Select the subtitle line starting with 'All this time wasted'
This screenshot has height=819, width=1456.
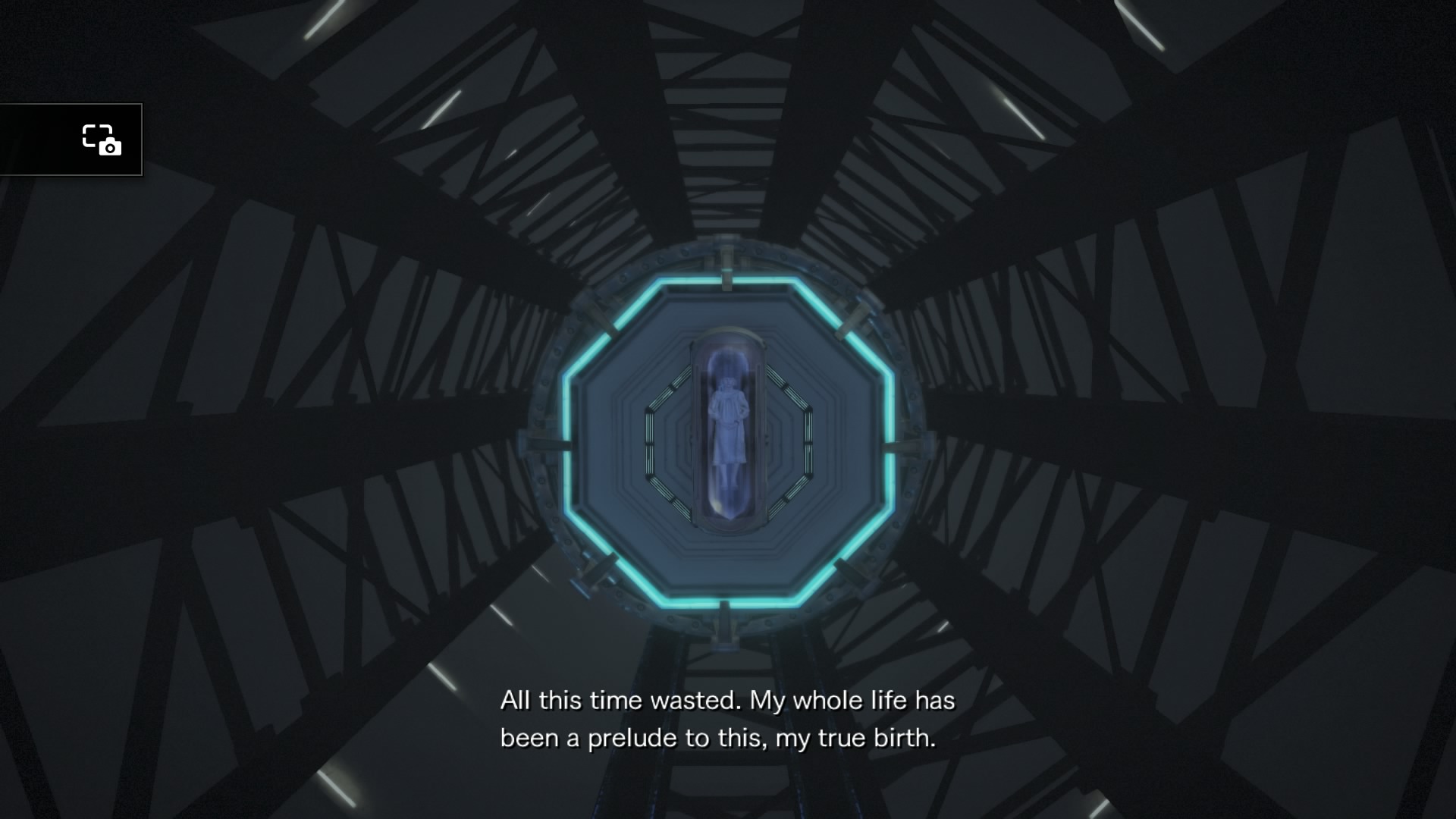(730, 701)
